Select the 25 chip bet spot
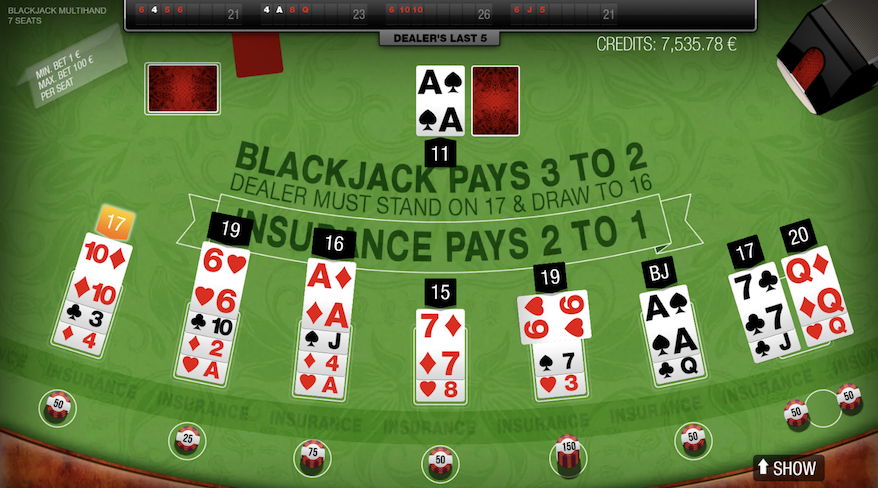Screen dimensions: 878x488 186,438
